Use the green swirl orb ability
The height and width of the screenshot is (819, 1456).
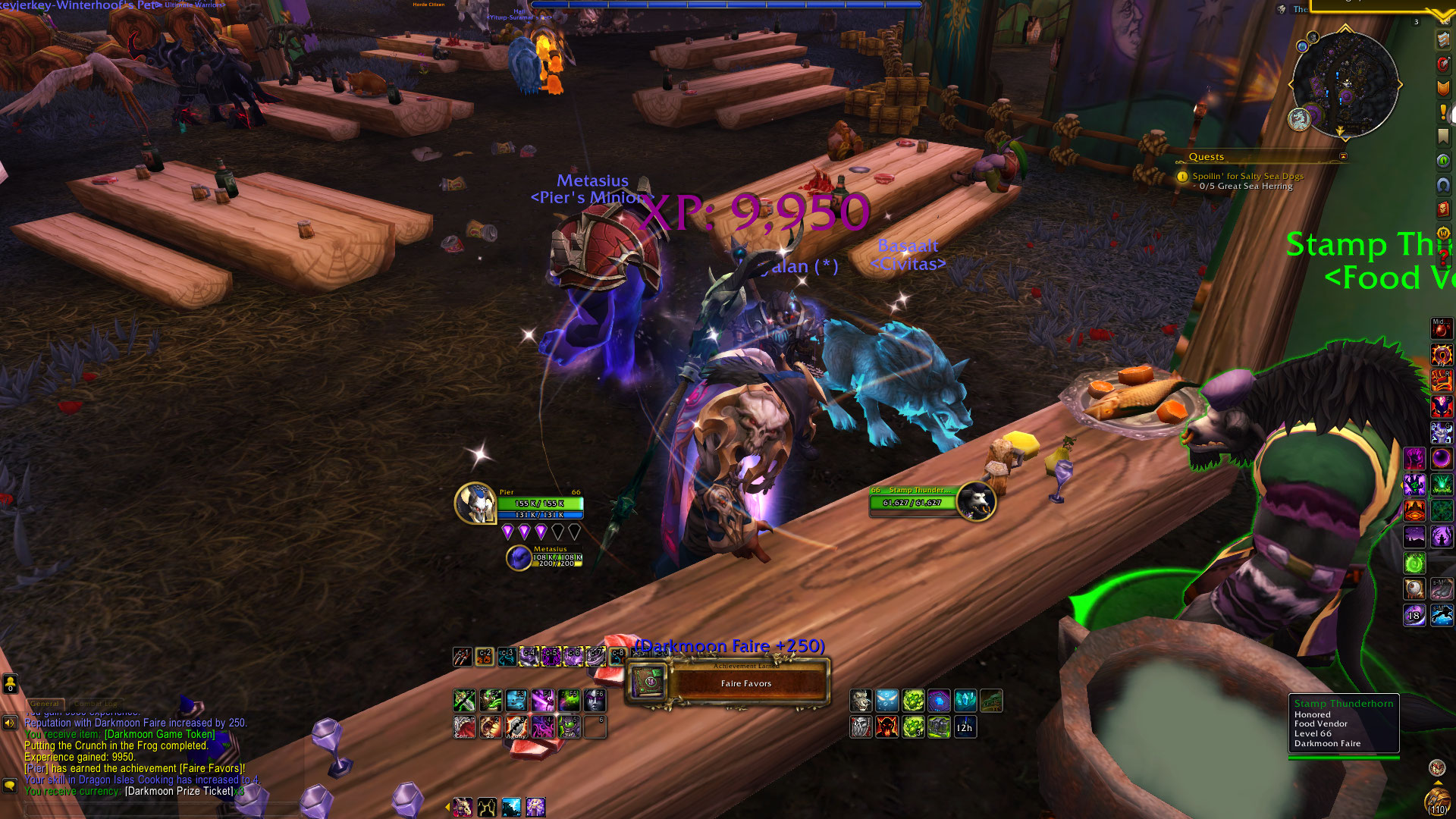[1414, 563]
